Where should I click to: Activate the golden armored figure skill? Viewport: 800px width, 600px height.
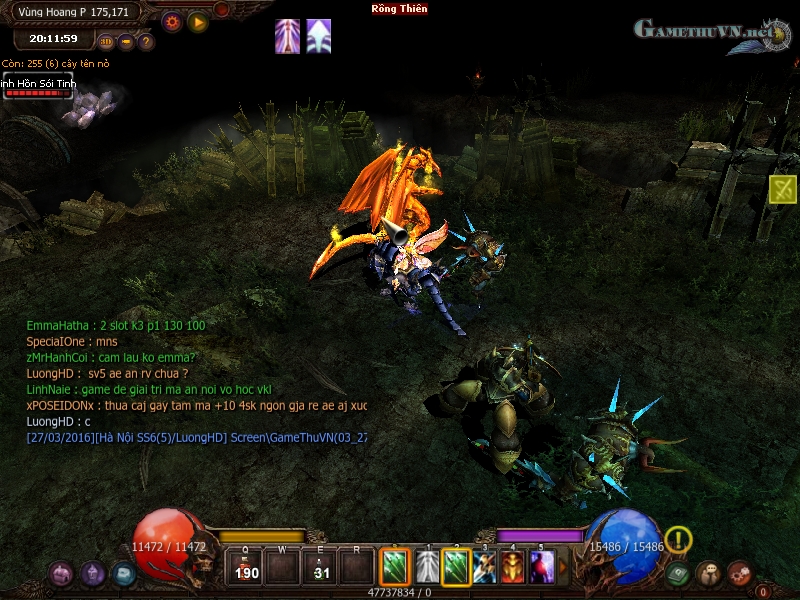(x=513, y=567)
